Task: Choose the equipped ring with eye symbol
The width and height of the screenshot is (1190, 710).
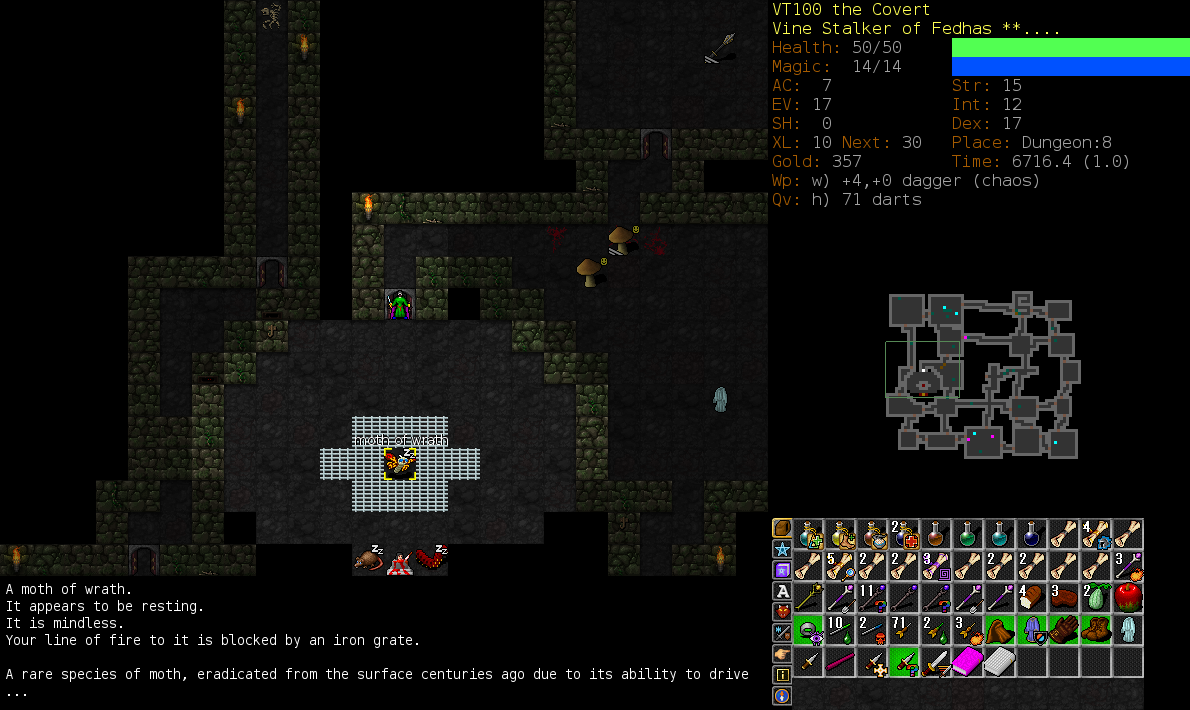Action: (x=808, y=630)
